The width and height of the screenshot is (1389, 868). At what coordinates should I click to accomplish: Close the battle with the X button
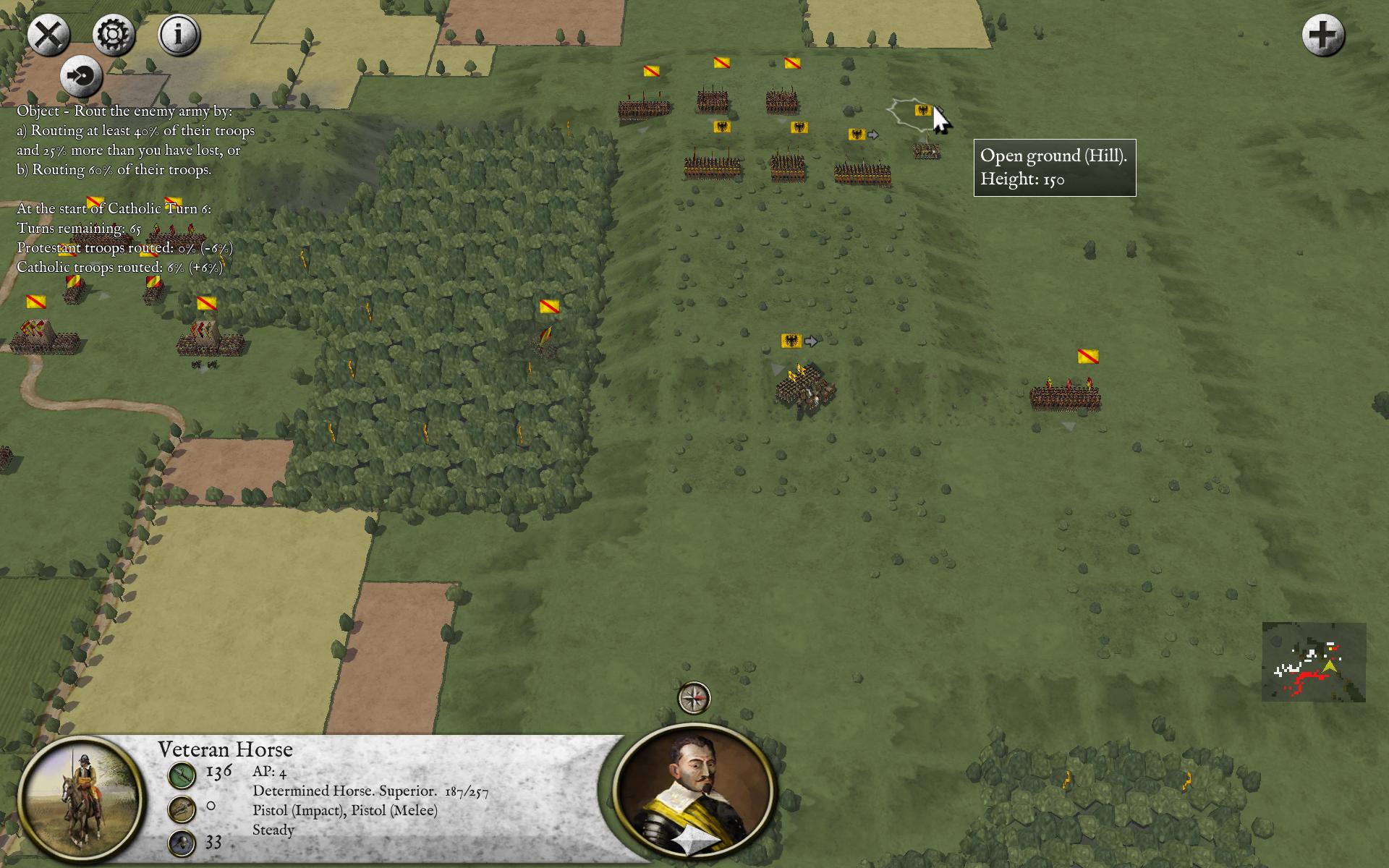point(48,35)
